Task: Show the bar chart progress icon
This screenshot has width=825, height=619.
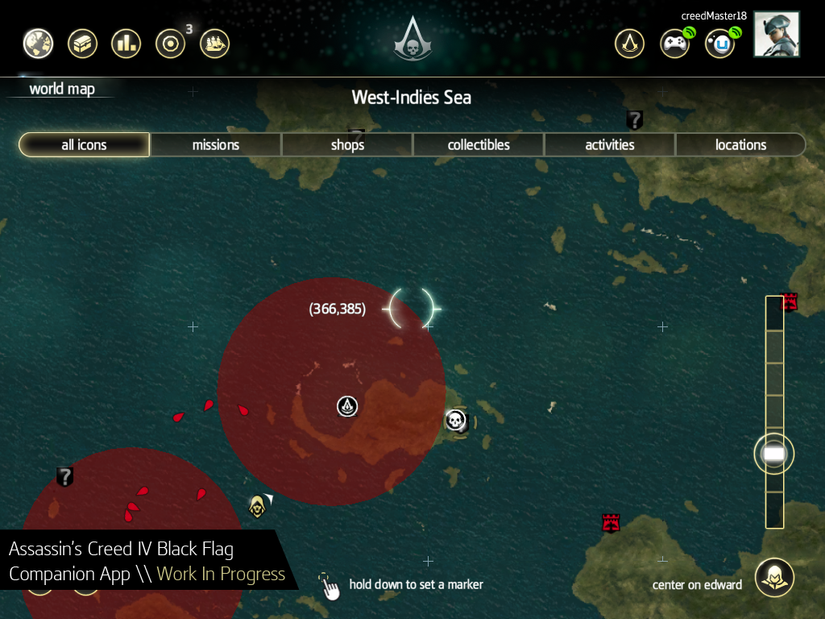Action: 126,43
